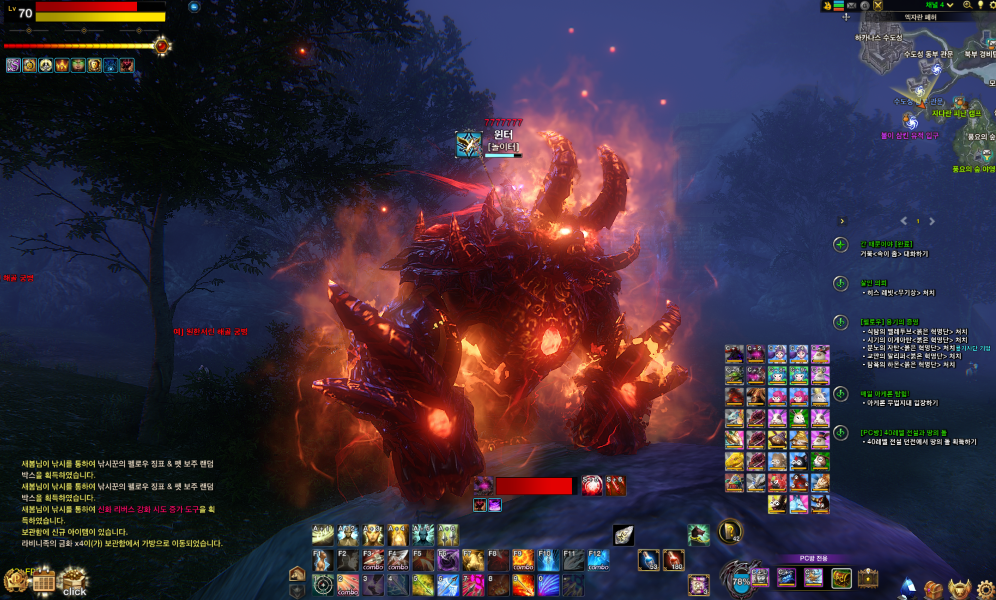Activate the F12 blue combo skill

(599, 559)
